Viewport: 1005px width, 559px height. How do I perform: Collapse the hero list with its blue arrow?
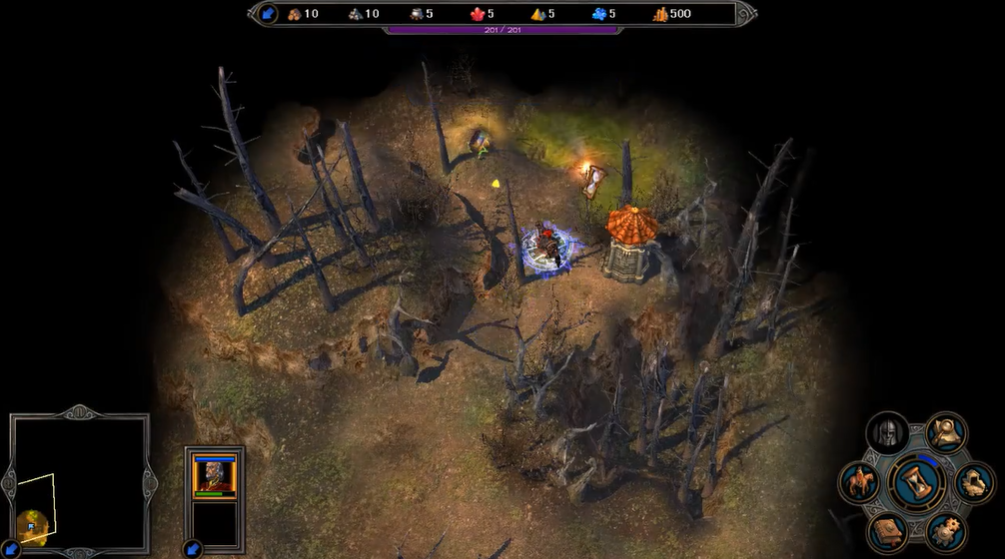coord(192,549)
